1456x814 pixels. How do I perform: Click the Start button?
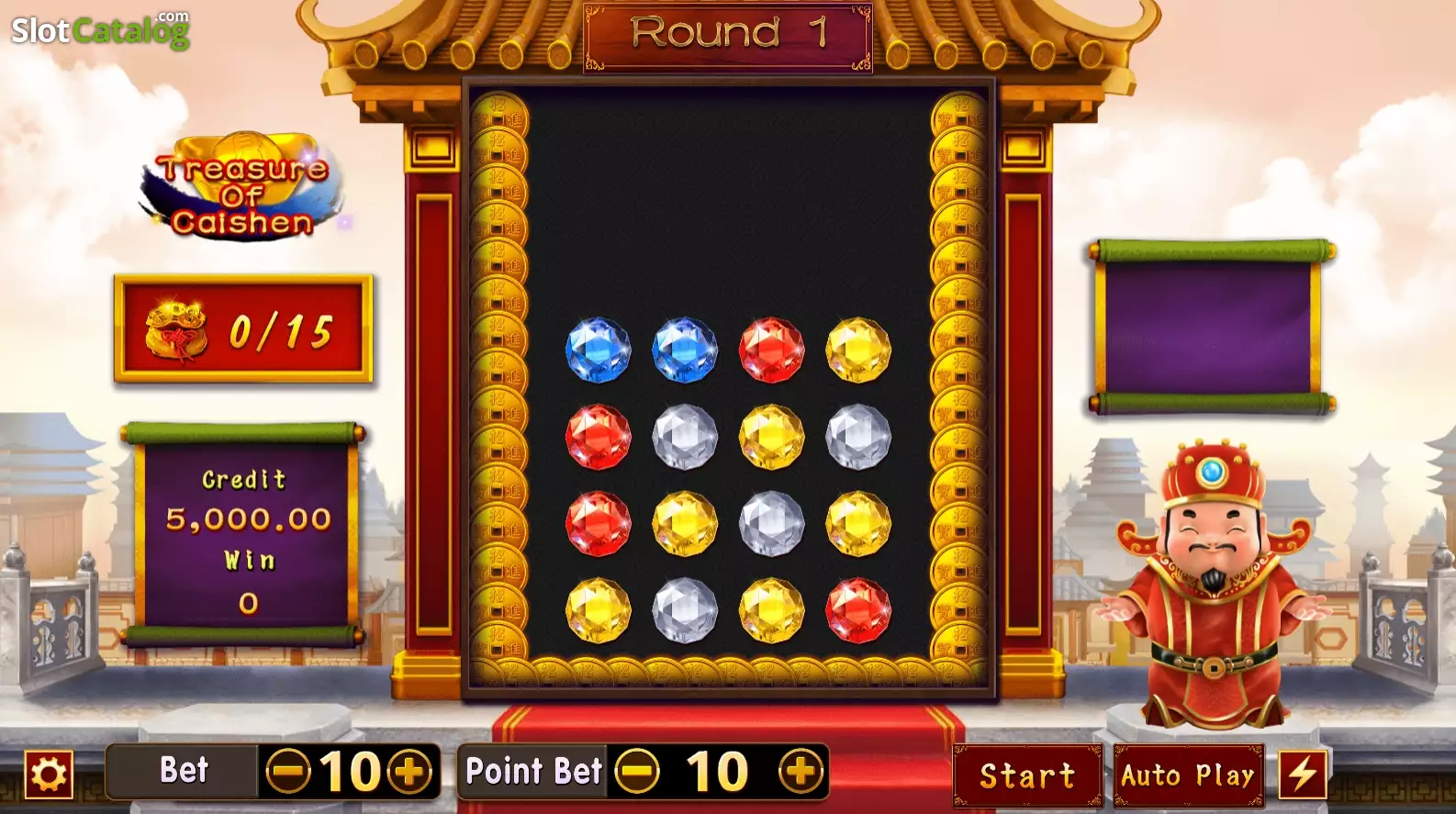(1027, 775)
